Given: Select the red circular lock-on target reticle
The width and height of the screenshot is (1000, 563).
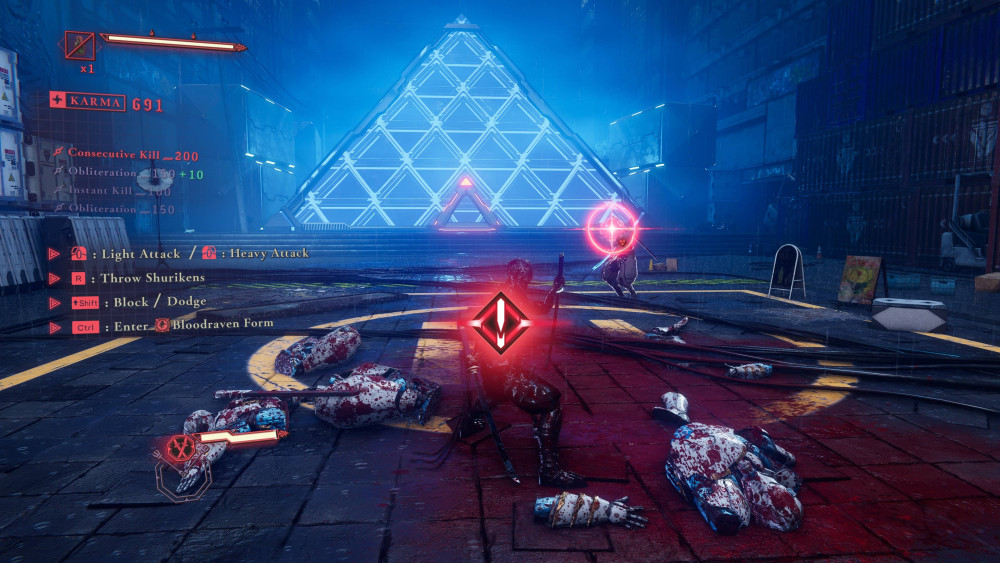Looking at the screenshot, I should (x=612, y=227).
